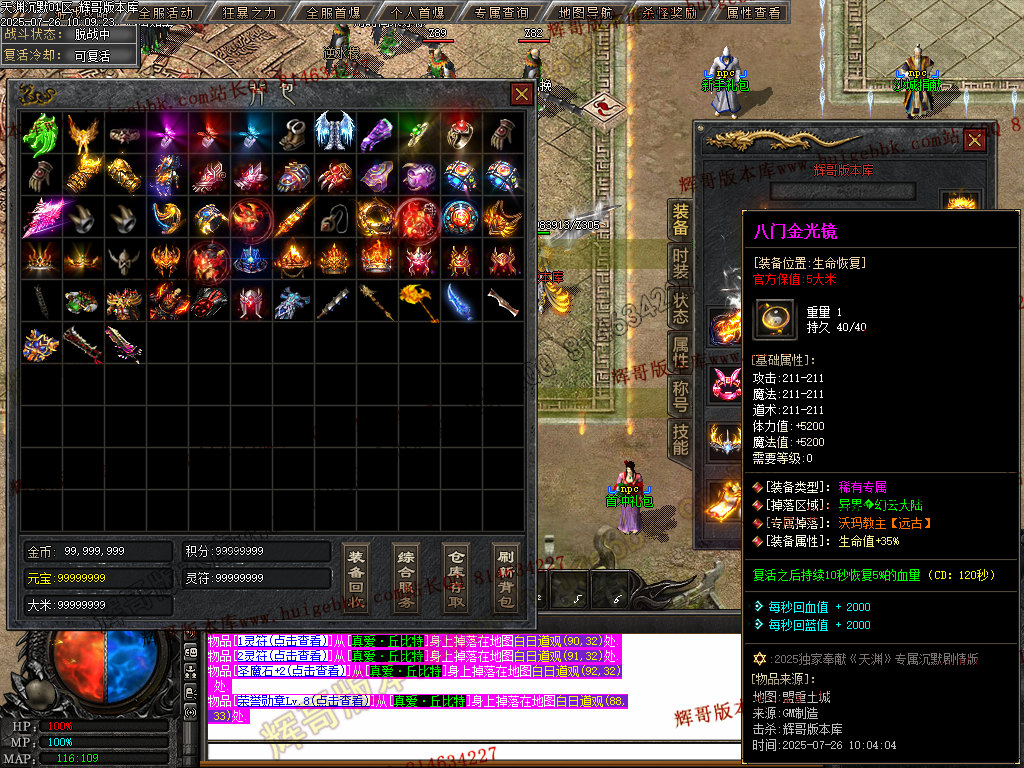The height and width of the screenshot is (768, 1024).
Task: Open the 专属查询 menu
Action: coord(501,13)
